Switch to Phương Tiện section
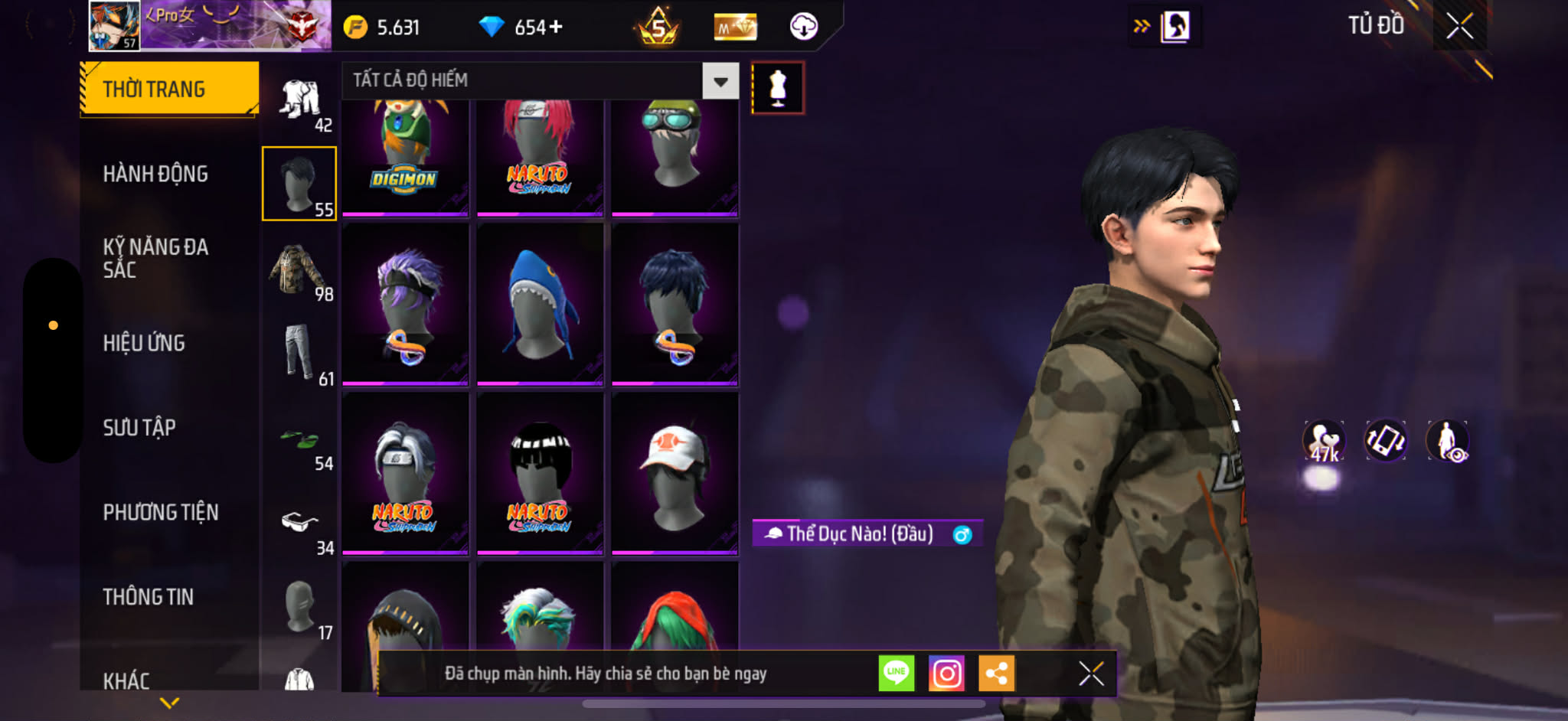This screenshot has height=721, width=1568. pos(161,512)
